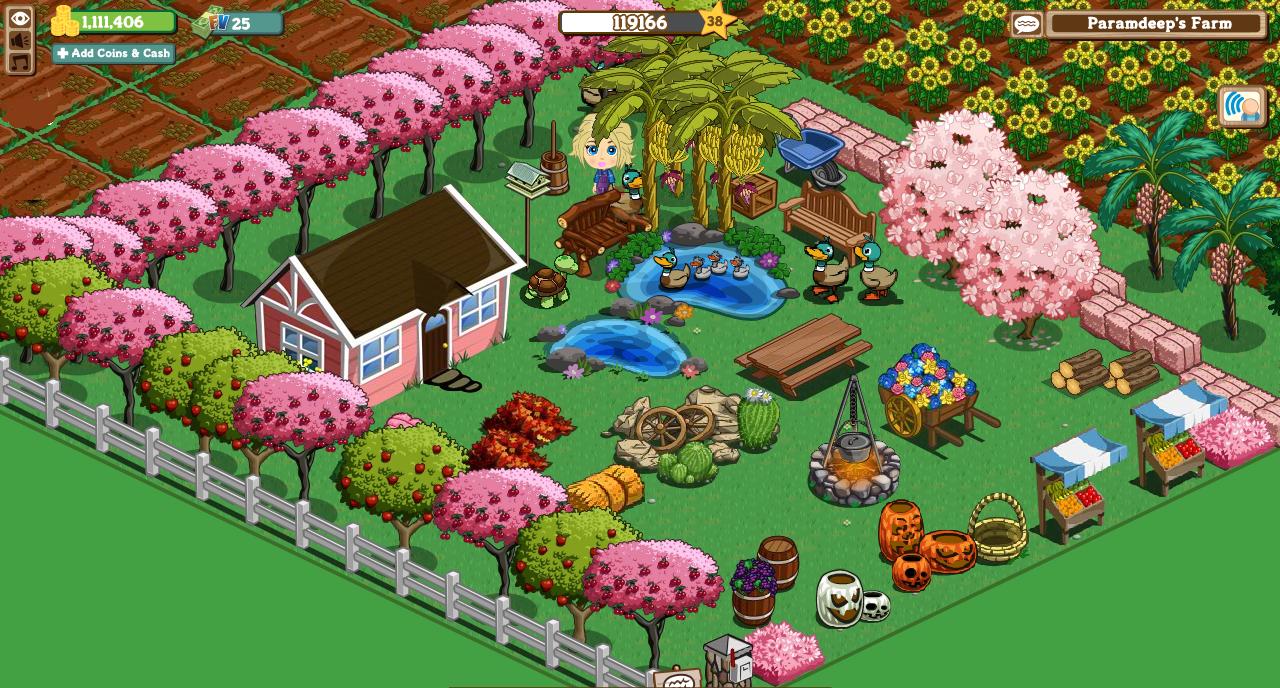Image resolution: width=1280 pixels, height=688 pixels.
Task: Click the gold coins balance icon
Action: pos(65,21)
